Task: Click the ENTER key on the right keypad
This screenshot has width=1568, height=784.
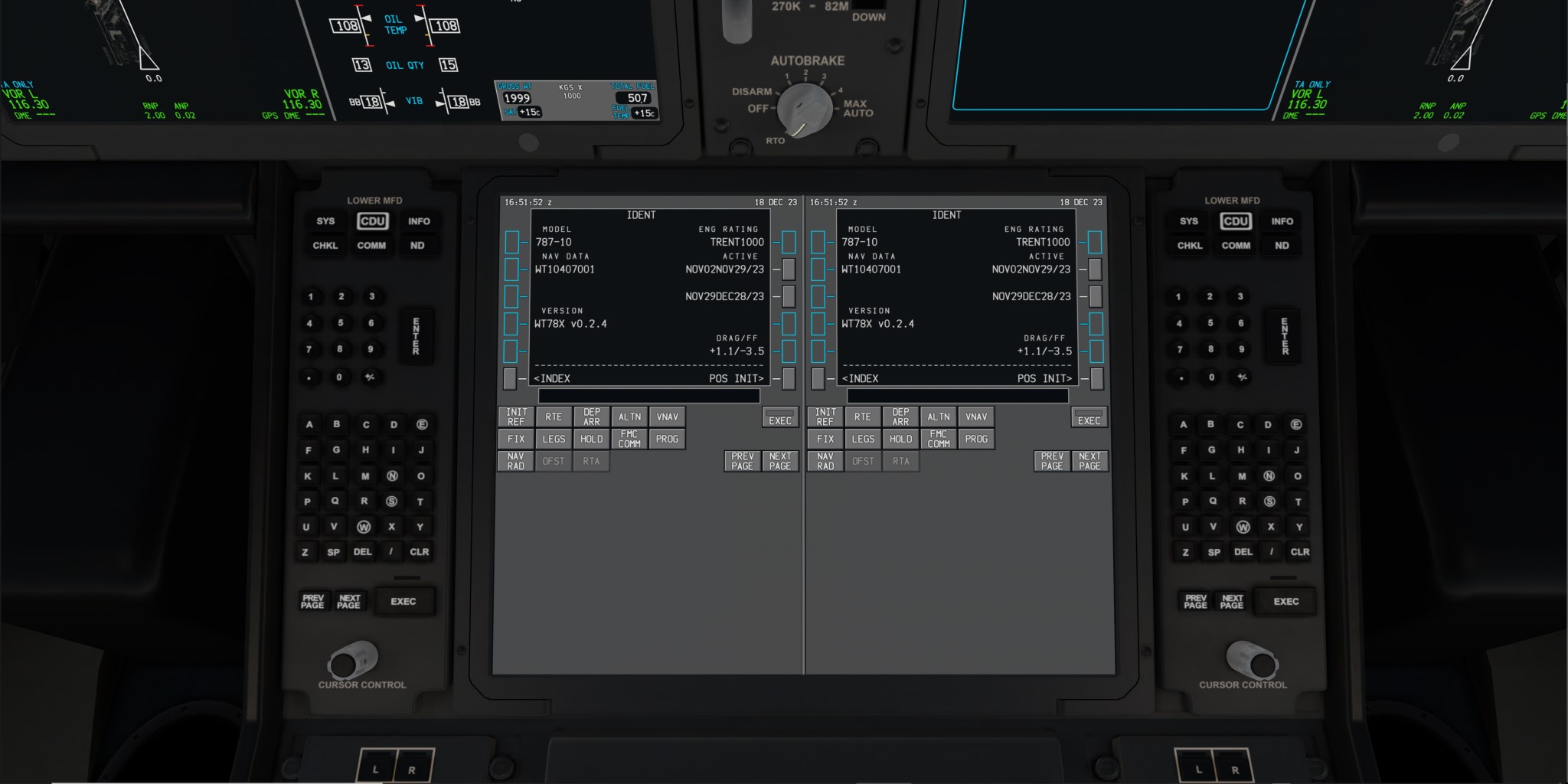Action: click(1285, 336)
